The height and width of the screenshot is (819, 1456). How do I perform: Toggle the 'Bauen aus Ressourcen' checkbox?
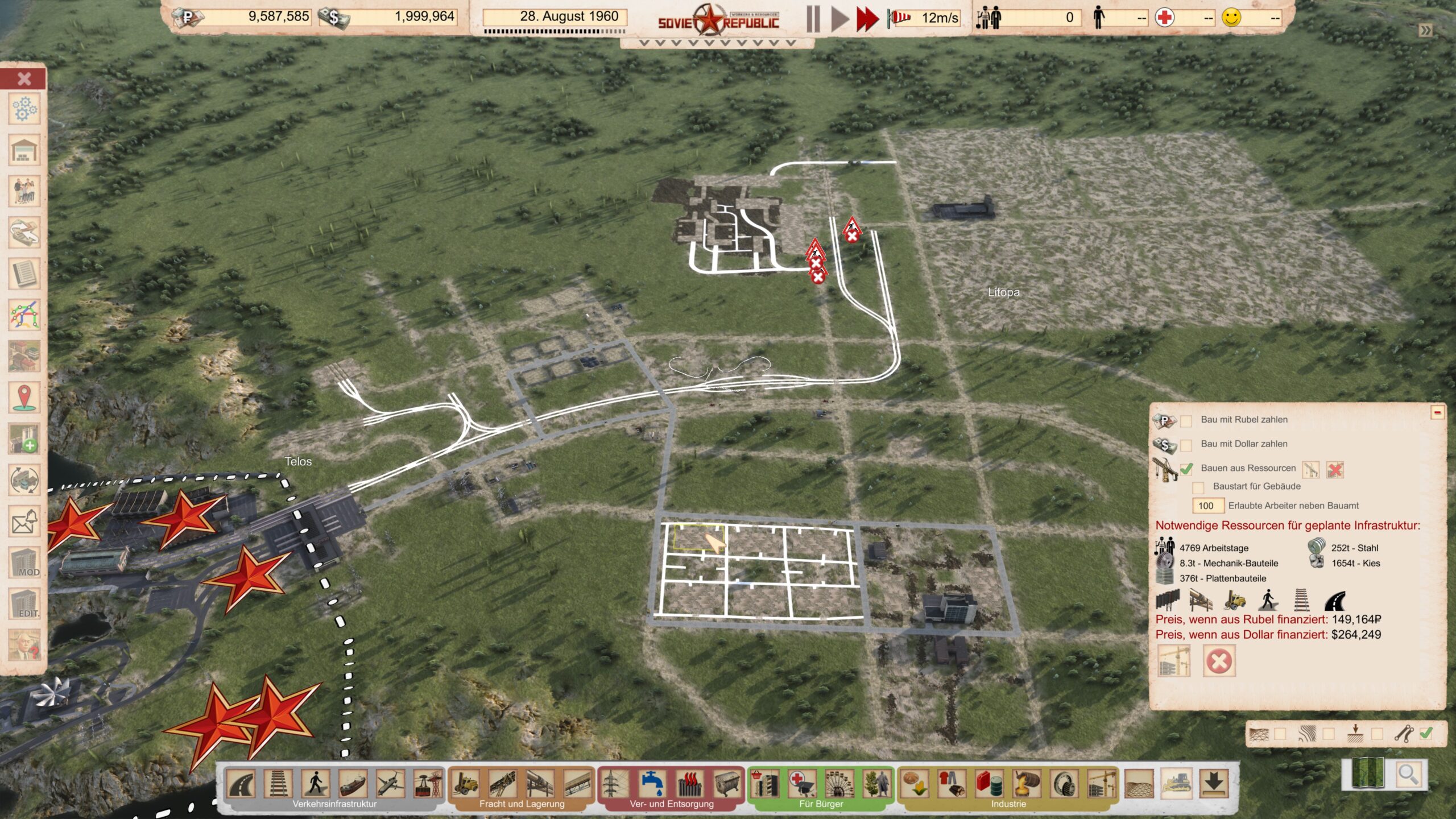[1186, 469]
